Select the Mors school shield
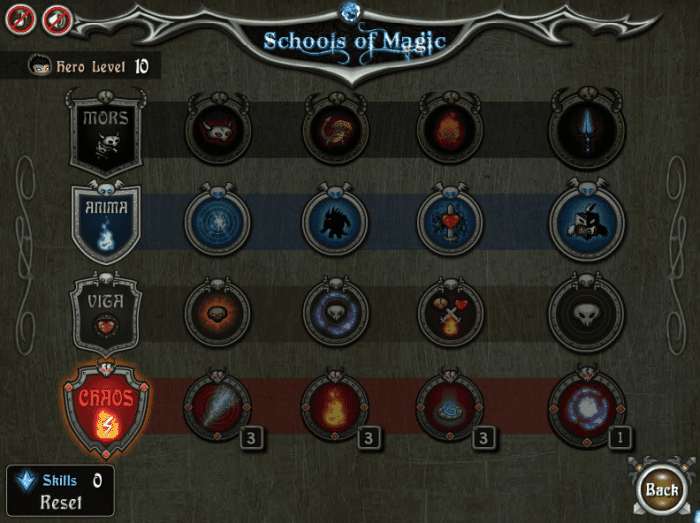 pos(105,131)
